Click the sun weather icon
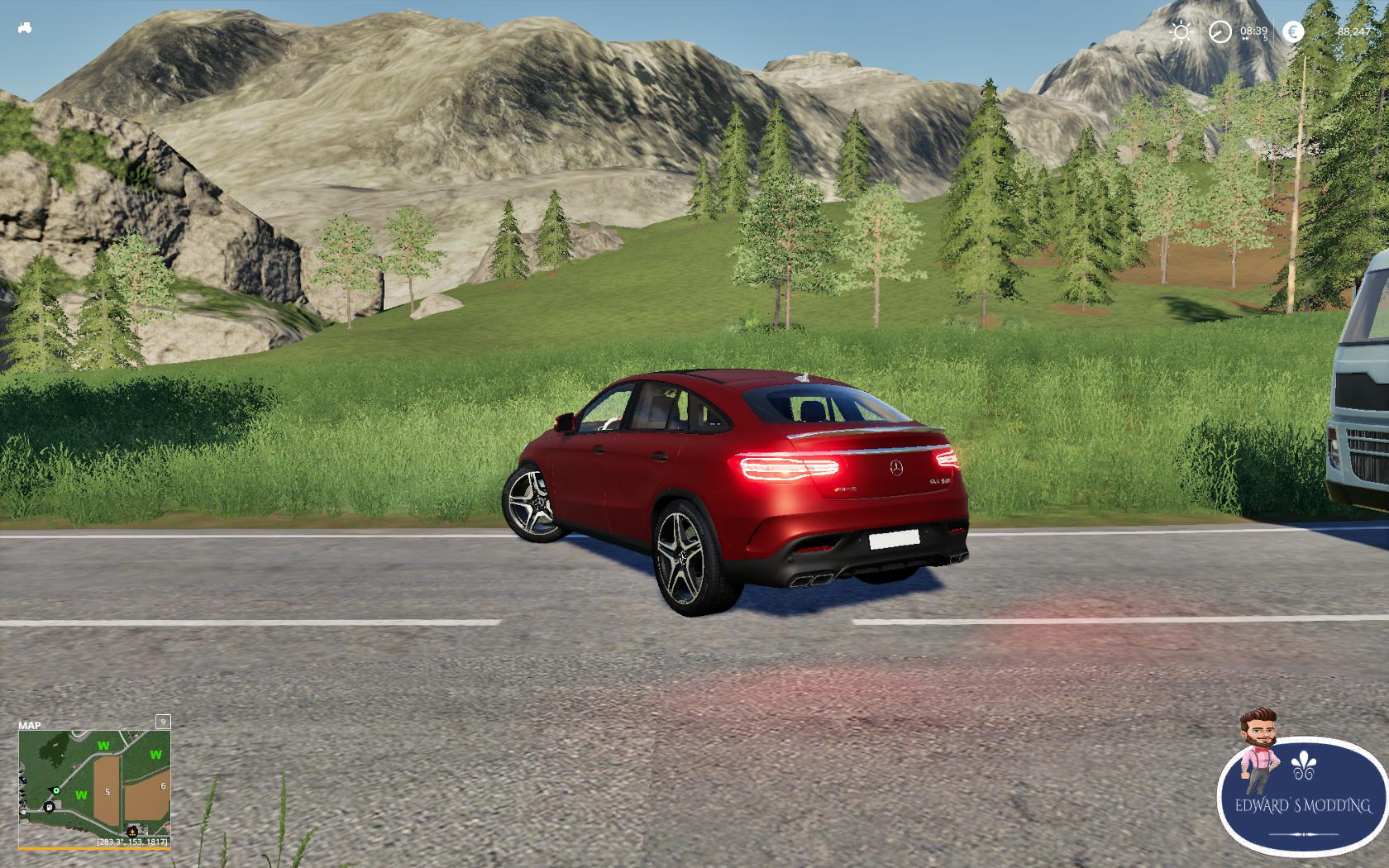Viewport: 1389px width, 868px height. 1181,32
